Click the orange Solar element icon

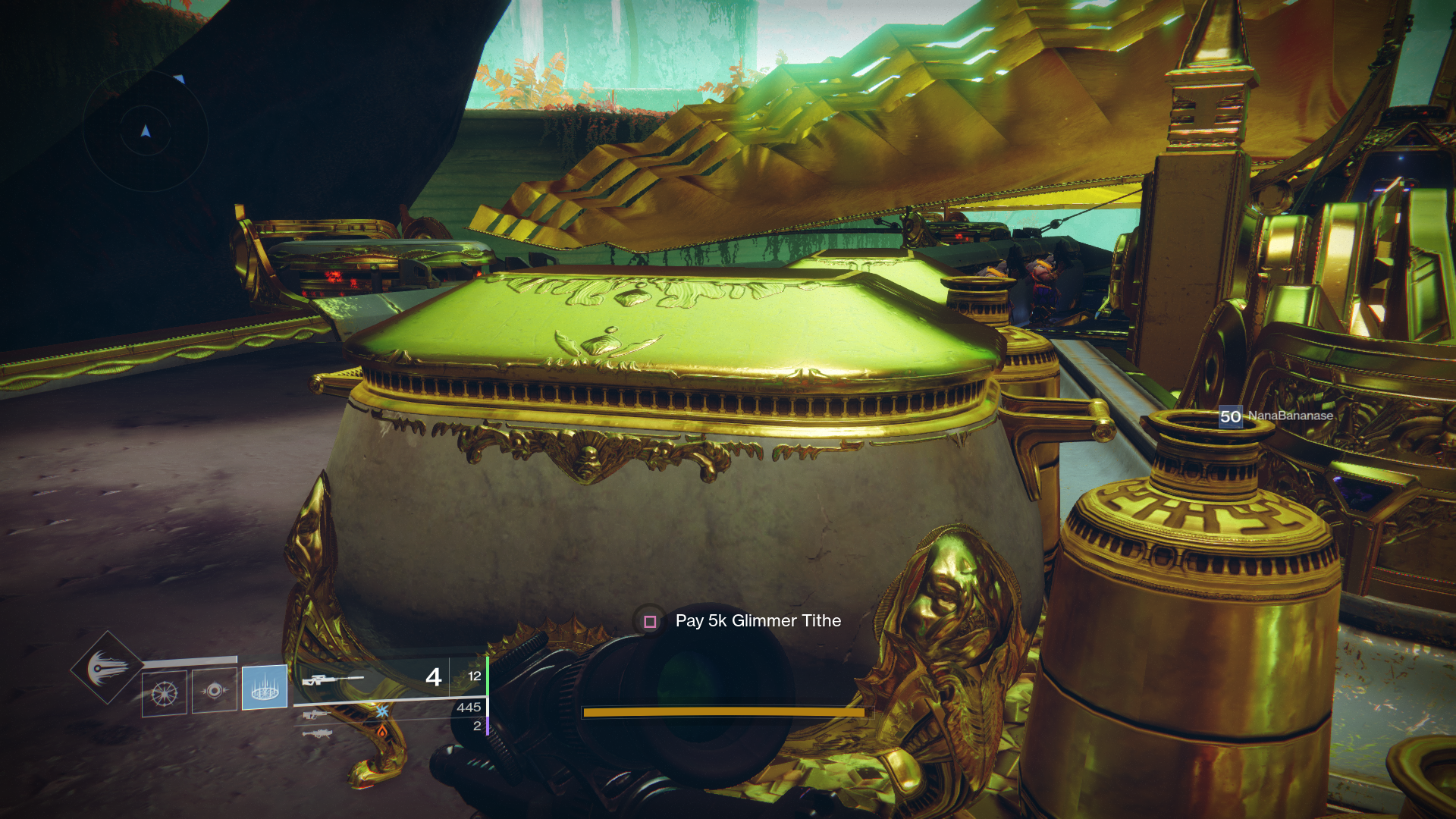(x=381, y=732)
